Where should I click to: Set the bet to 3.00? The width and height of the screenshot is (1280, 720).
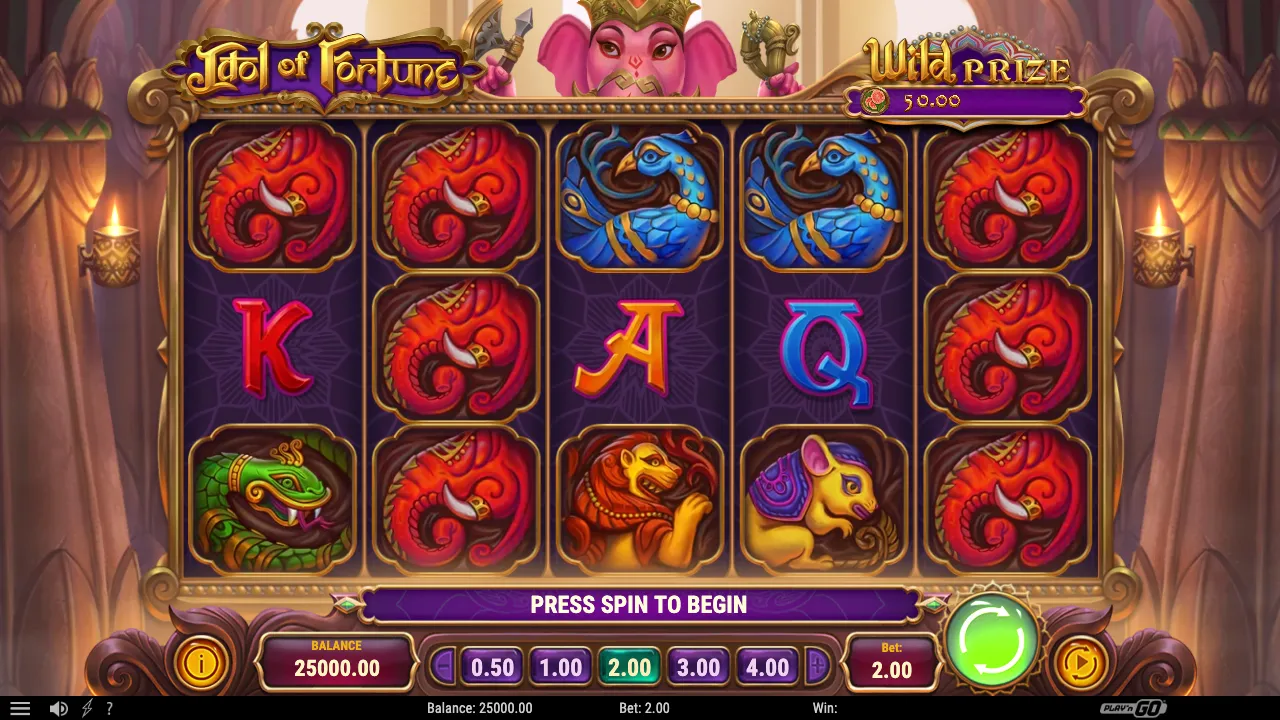698,667
